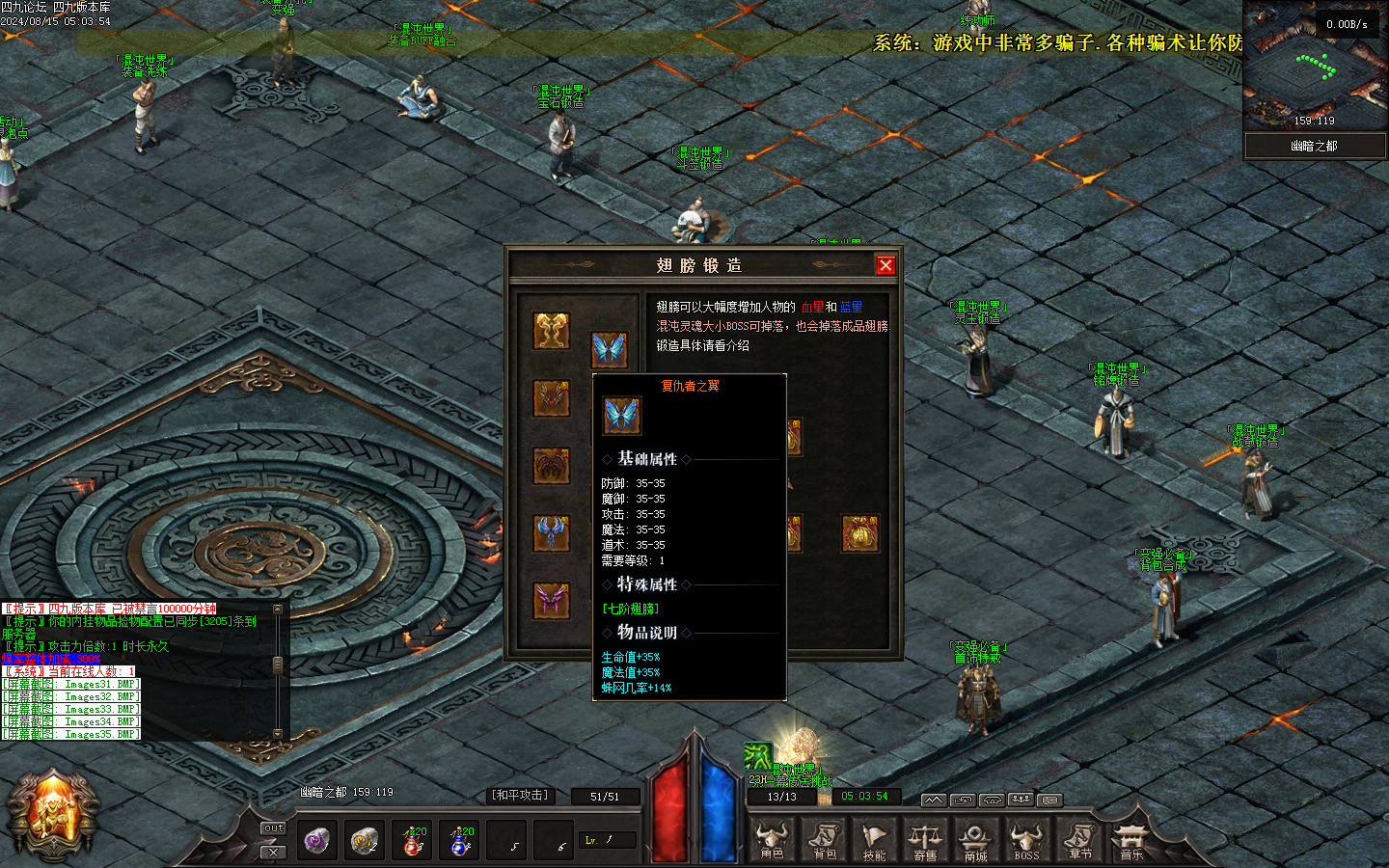Toggle the 和平攻击 attack mode
1389x868 pixels.
(520, 796)
